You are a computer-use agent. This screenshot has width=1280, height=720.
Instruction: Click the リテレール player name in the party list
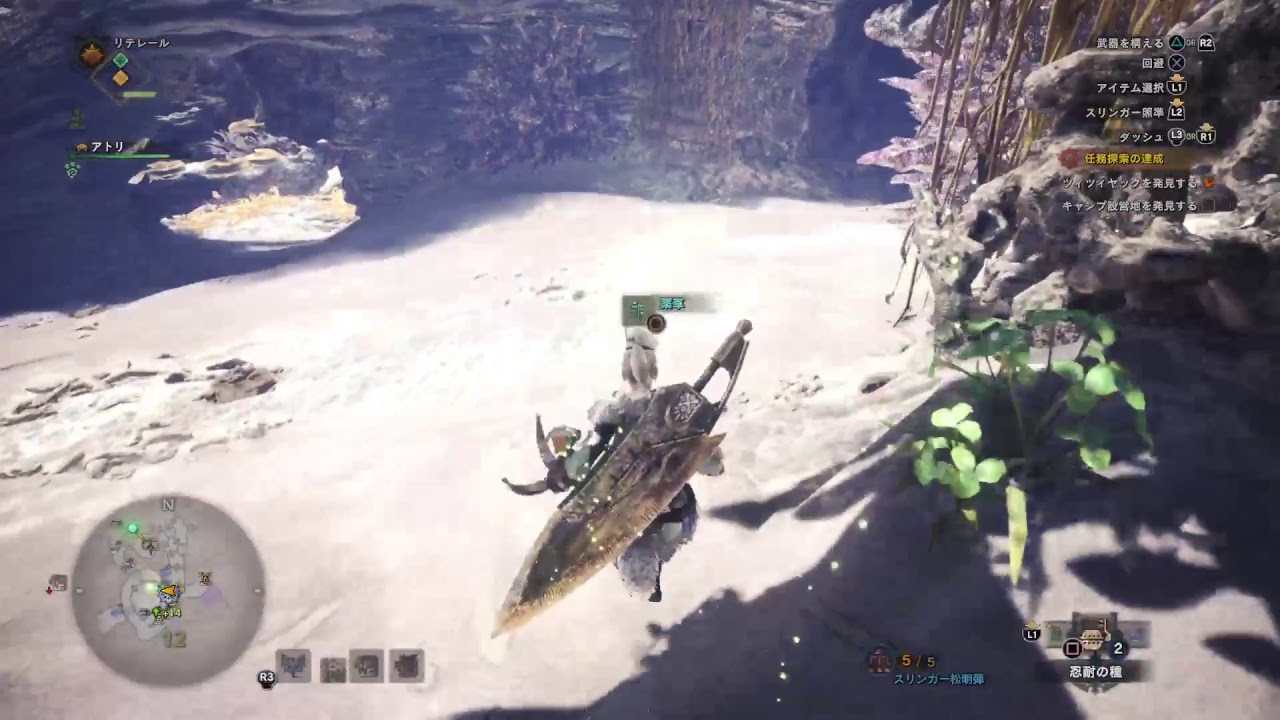pyautogui.click(x=140, y=42)
